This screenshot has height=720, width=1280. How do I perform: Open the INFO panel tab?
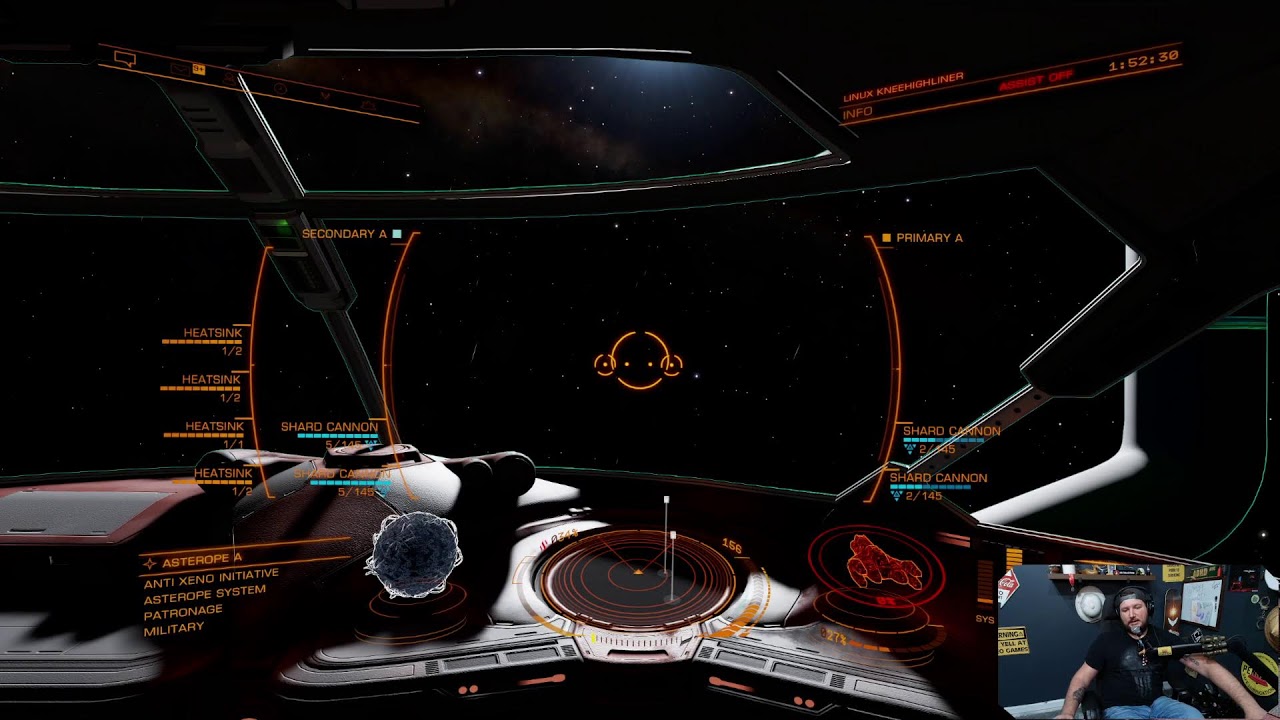(x=857, y=114)
